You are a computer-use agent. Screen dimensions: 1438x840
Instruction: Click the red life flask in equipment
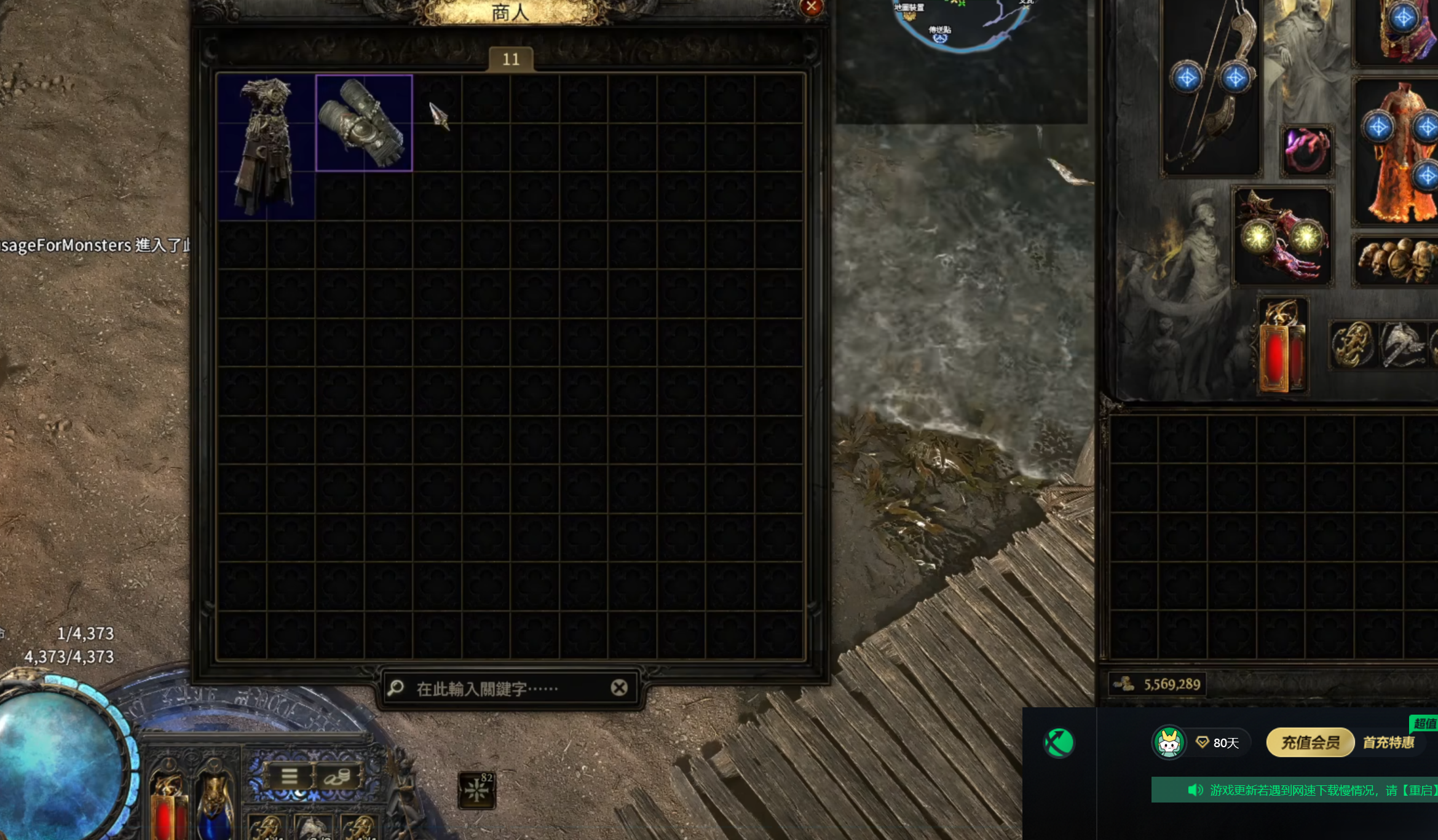[1281, 347]
